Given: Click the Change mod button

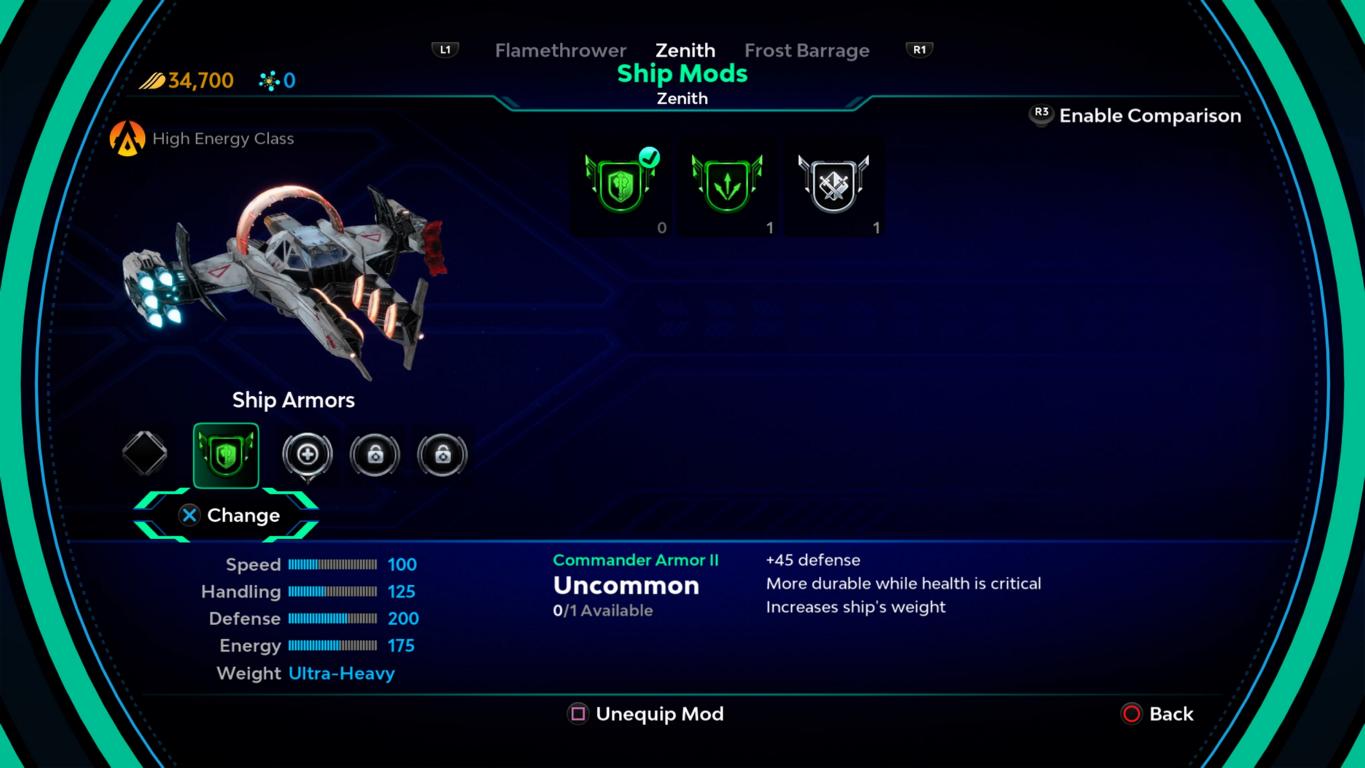Looking at the screenshot, I should coord(228,515).
